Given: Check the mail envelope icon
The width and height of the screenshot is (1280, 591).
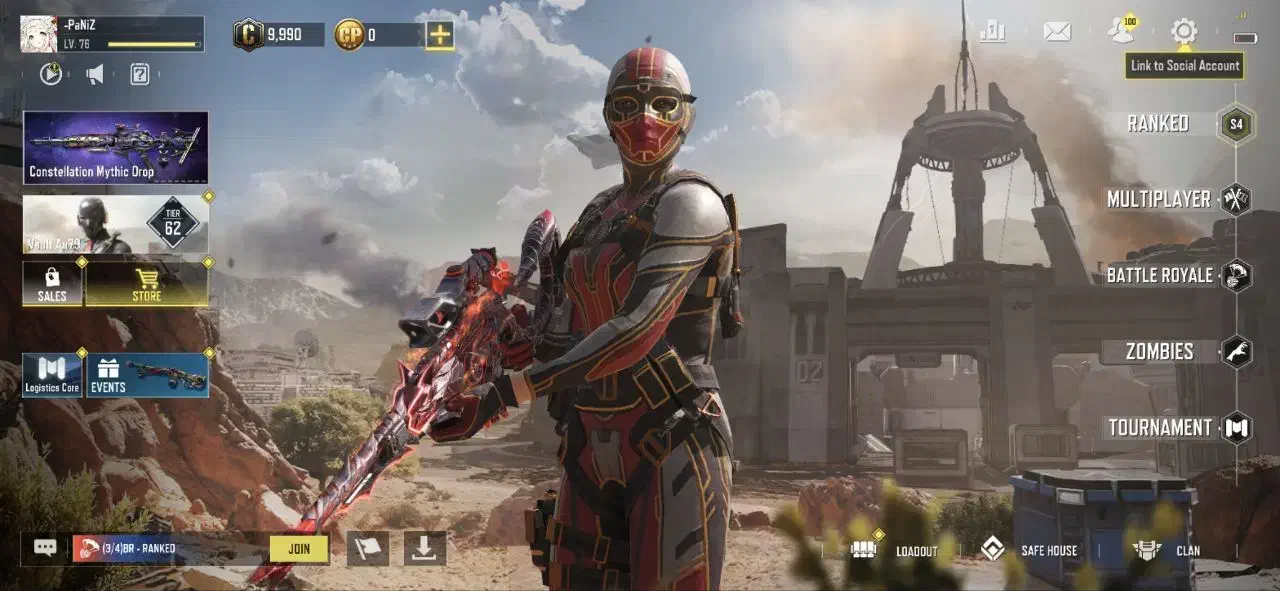Looking at the screenshot, I should tap(1057, 31).
